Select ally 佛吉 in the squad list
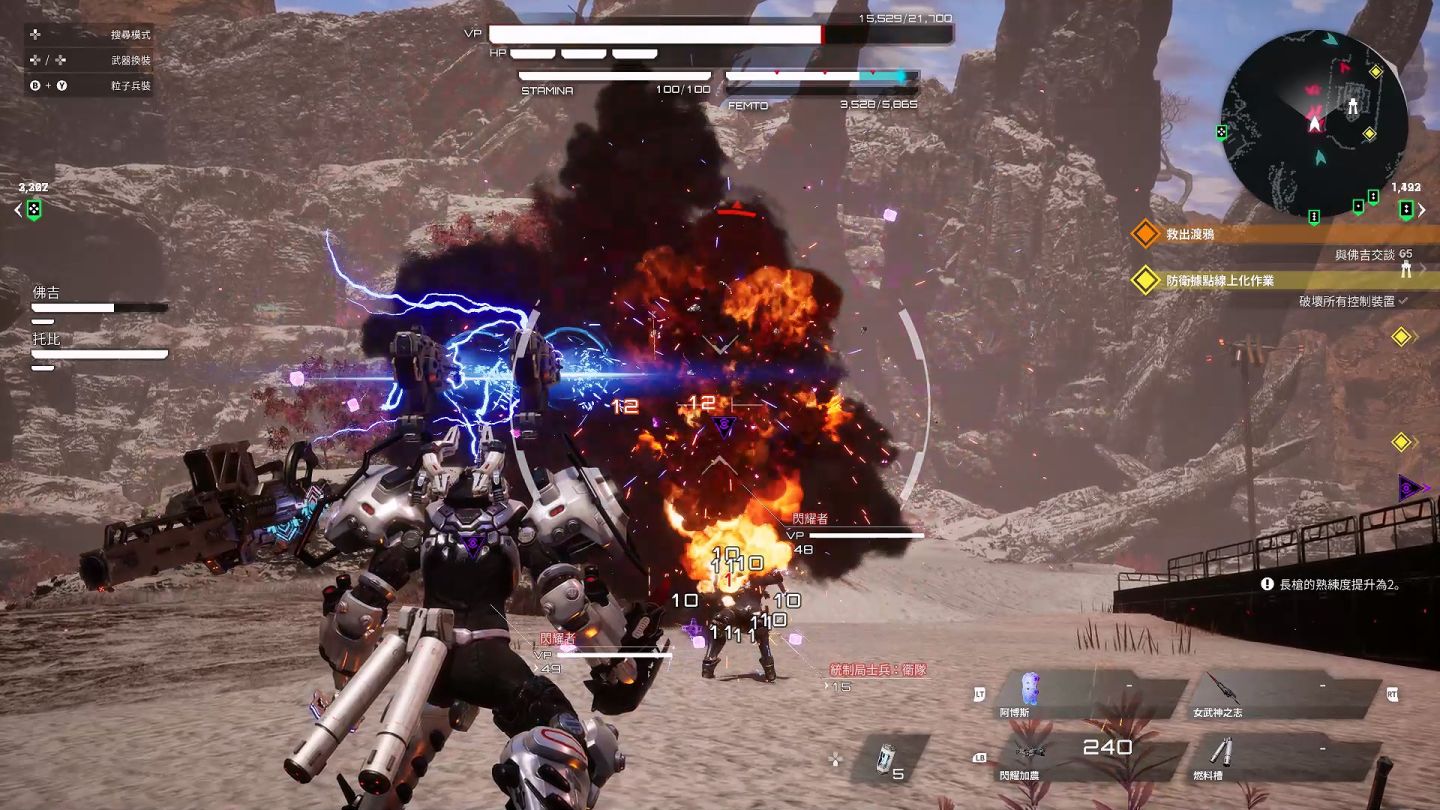The height and width of the screenshot is (810, 1440). pos(98,300)
